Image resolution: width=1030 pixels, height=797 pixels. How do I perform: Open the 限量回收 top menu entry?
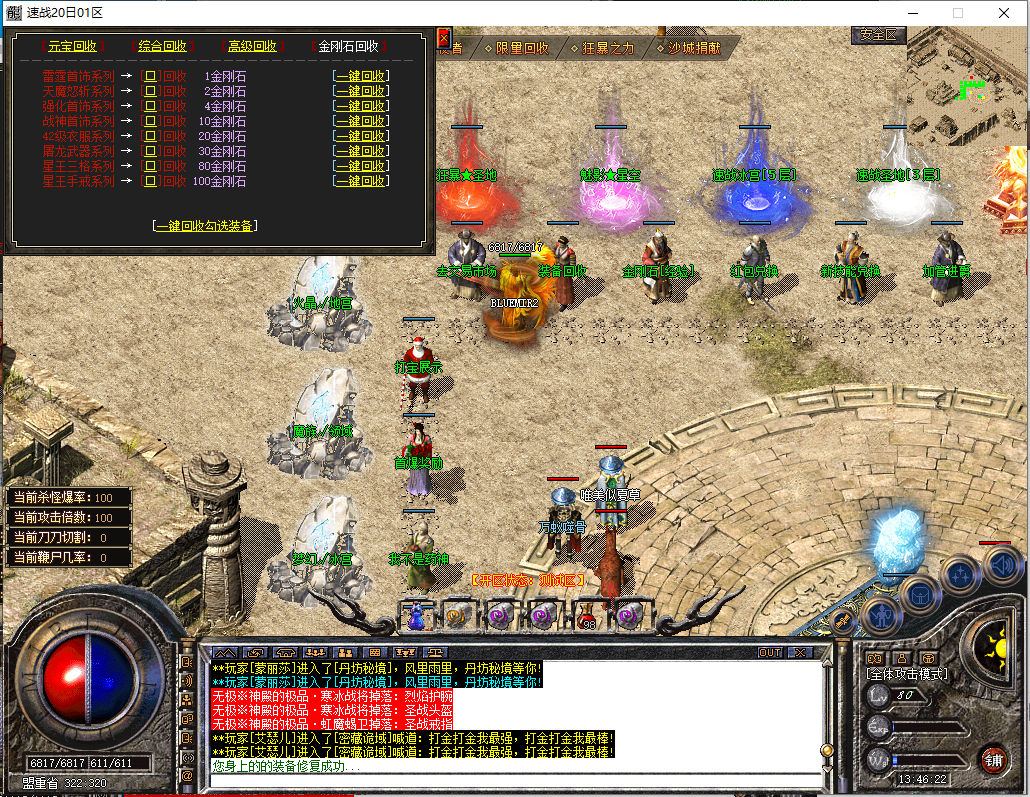(517, 47)
